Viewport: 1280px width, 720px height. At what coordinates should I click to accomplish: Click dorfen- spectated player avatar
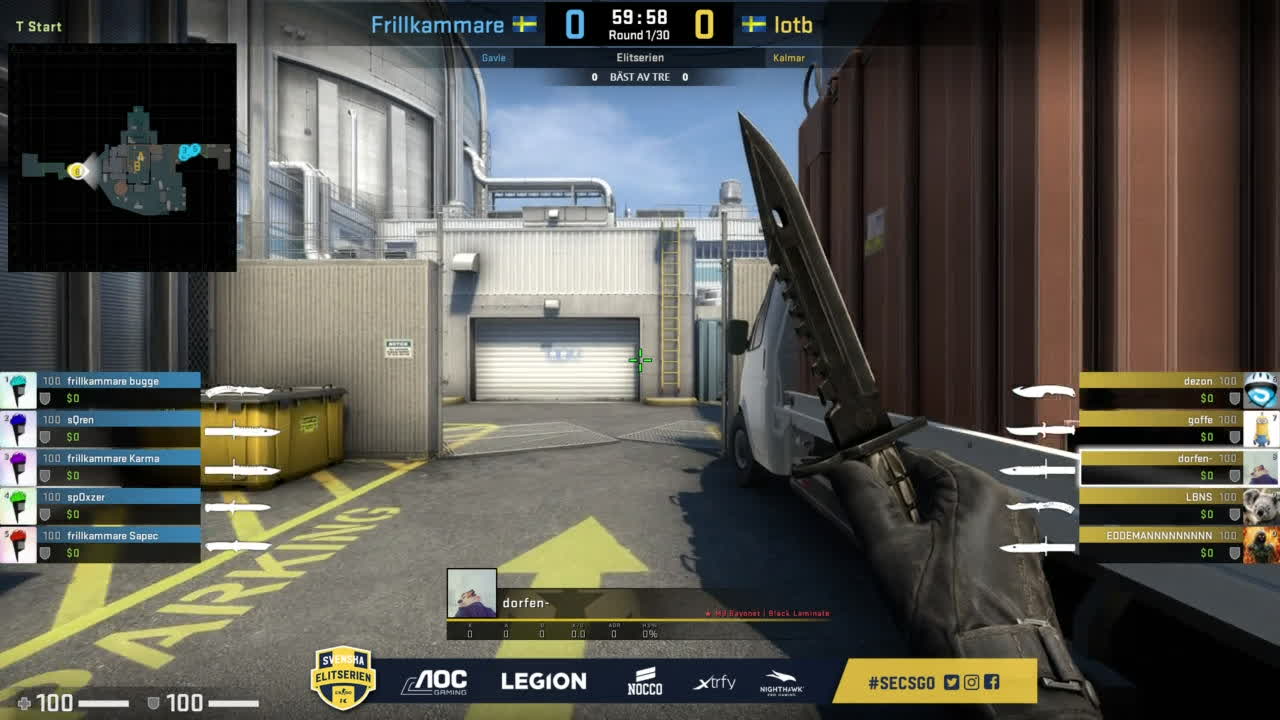pos(471,593)
